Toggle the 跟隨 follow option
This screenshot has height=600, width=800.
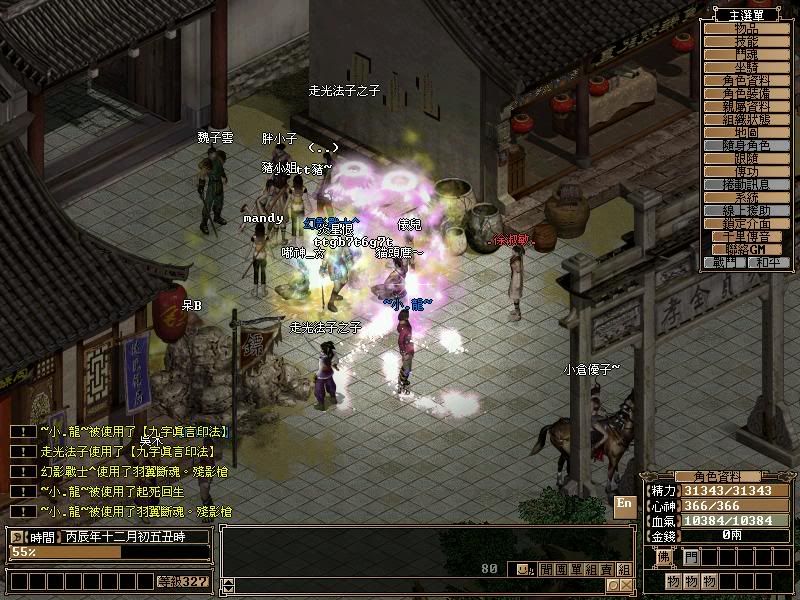coord(746,158)
